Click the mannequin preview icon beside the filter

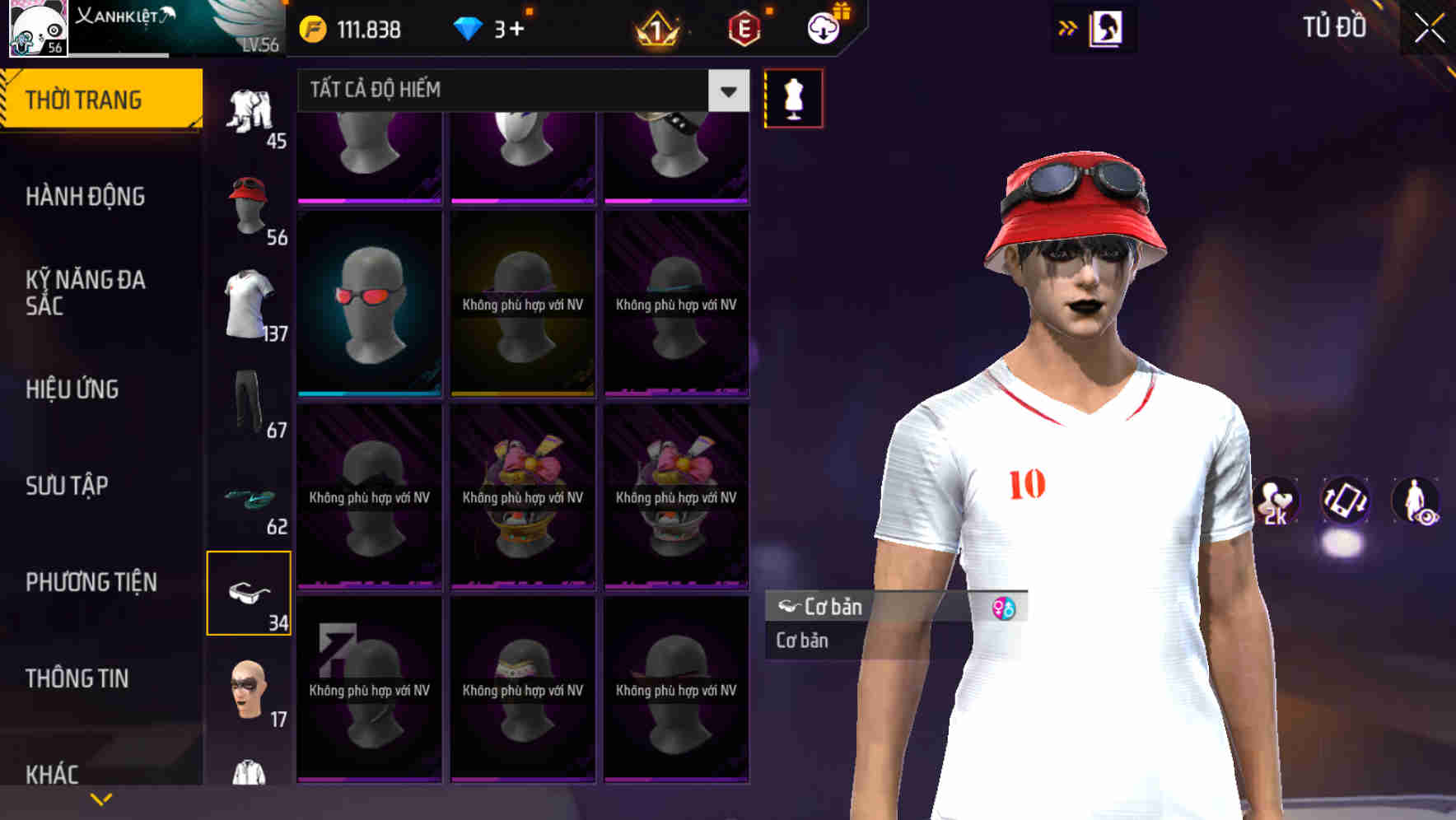click(x=792, y=97)
